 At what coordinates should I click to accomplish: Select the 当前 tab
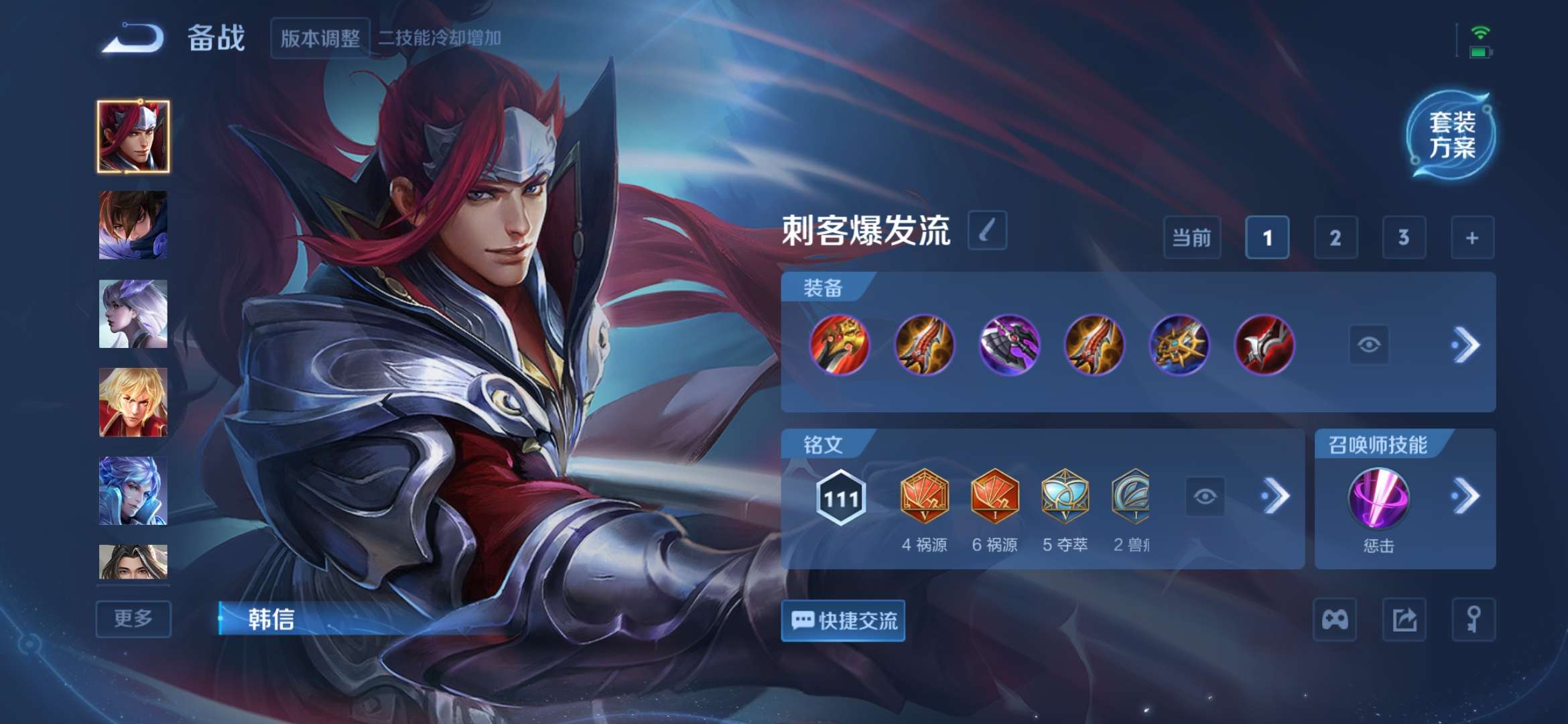1192,238
